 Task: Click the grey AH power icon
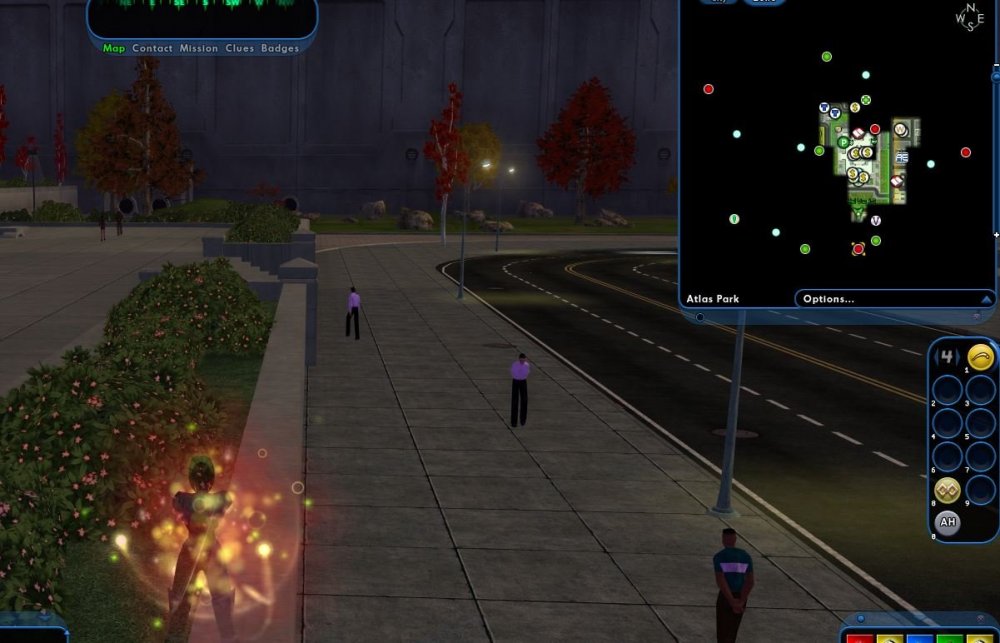pyautogui.click(x=947, y=522)
